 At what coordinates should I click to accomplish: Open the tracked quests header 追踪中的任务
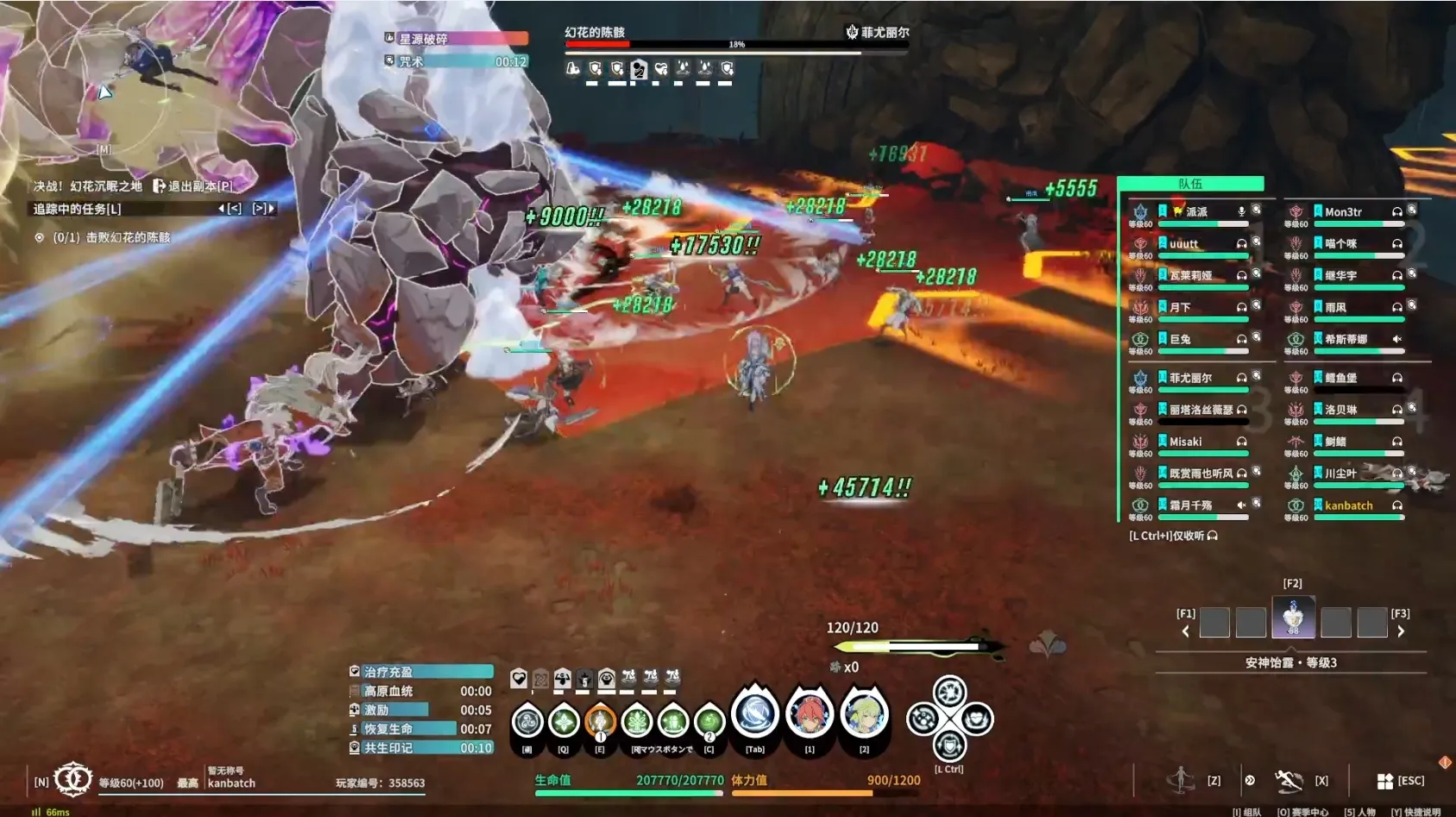click(78, 209)
